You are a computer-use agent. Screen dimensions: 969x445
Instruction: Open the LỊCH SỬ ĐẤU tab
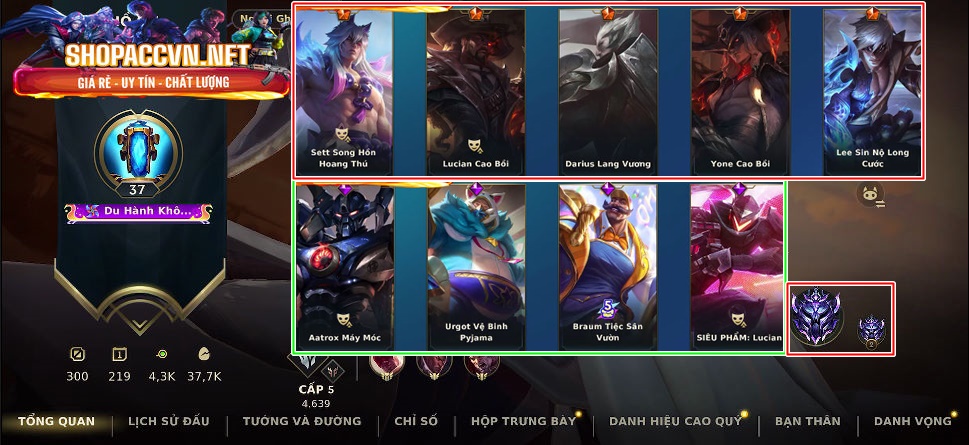(170, 421)
